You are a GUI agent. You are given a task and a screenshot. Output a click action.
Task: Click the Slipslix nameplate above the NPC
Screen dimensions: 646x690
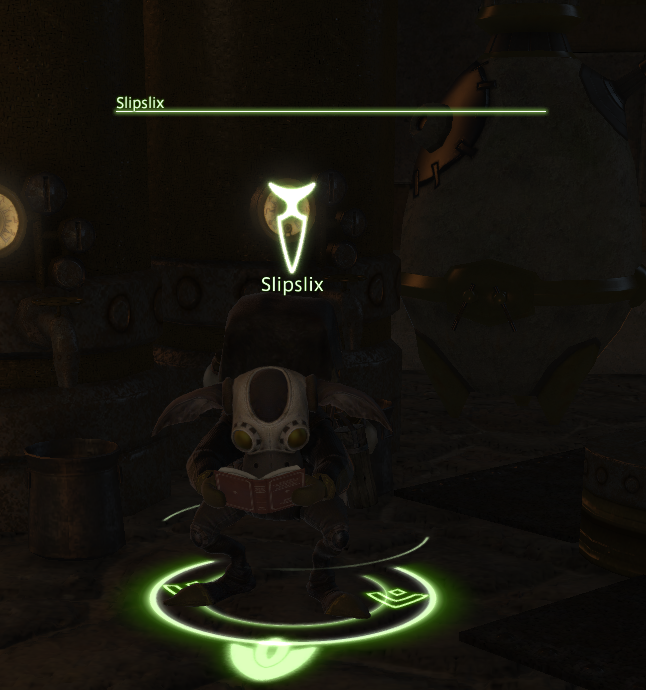(x=291, y=285)
